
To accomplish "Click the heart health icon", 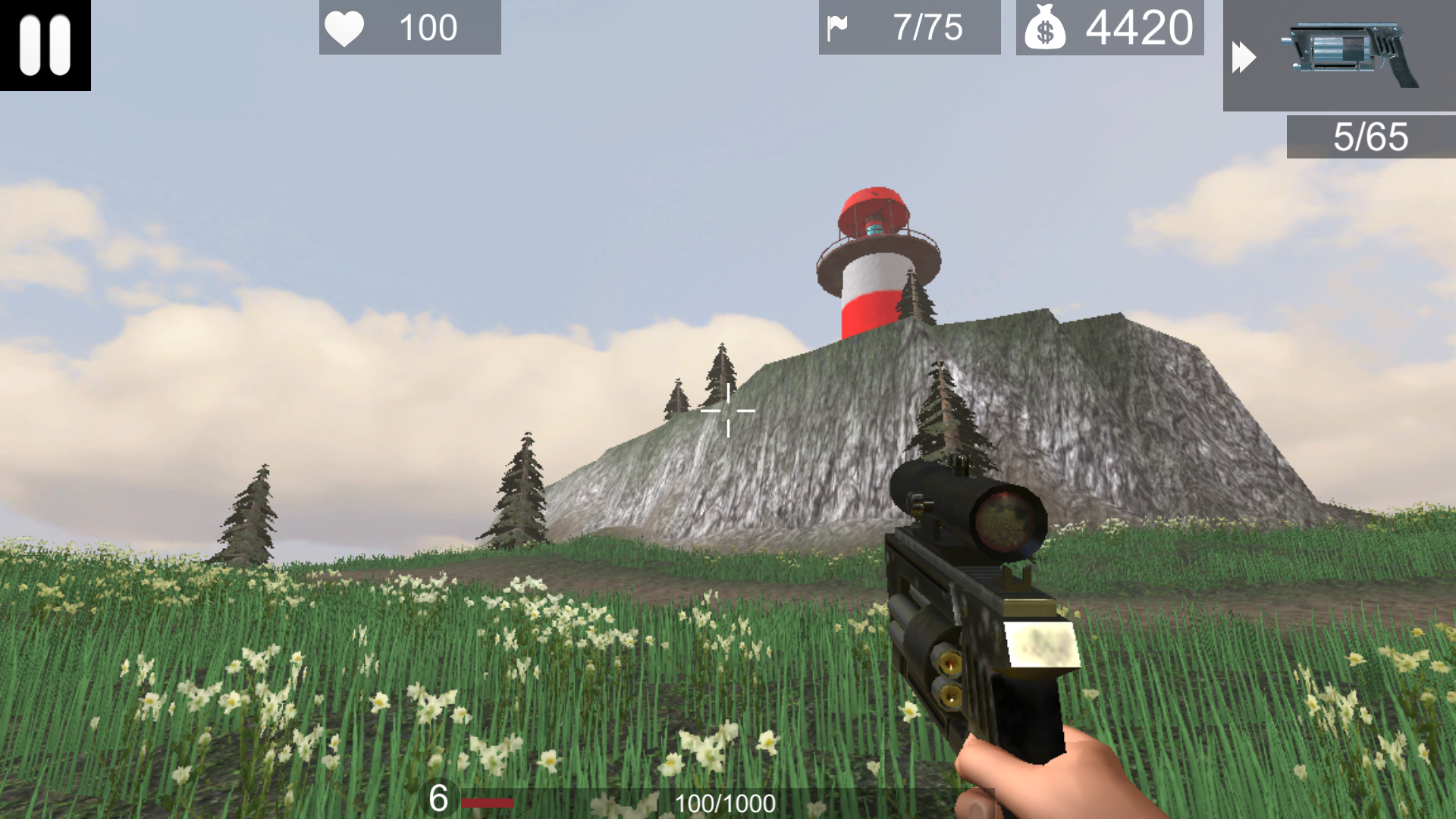I will tap(345, 28).
